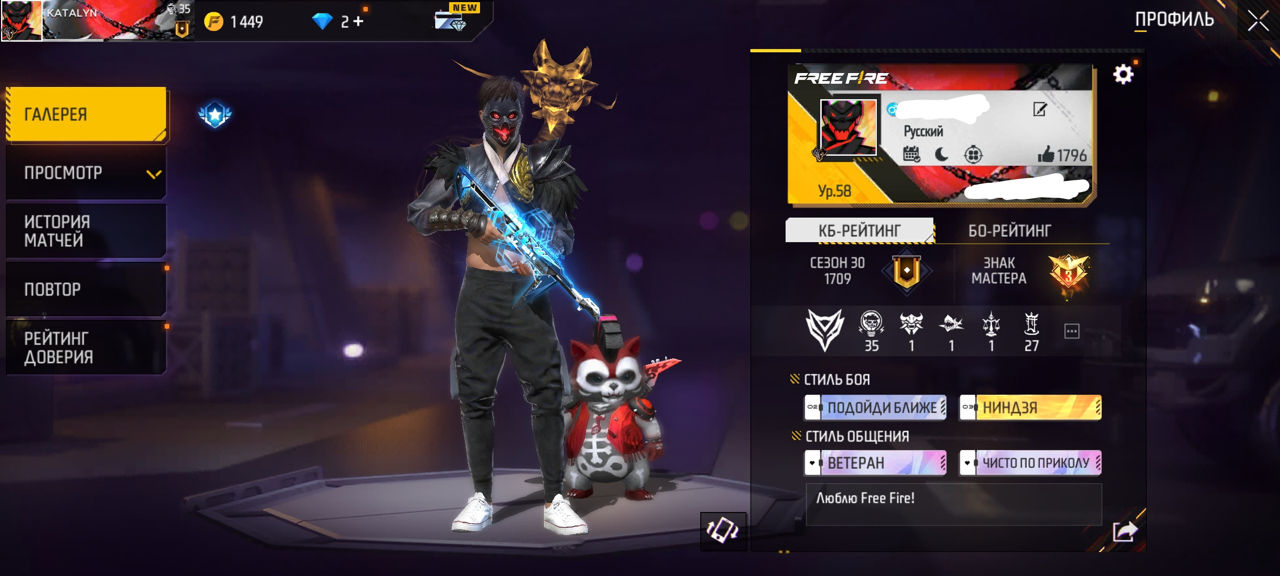Choose the Ветеран communication style tag
Viewport: 1280px width, 576px height.
pyautogui.click(x=875, y=463)
